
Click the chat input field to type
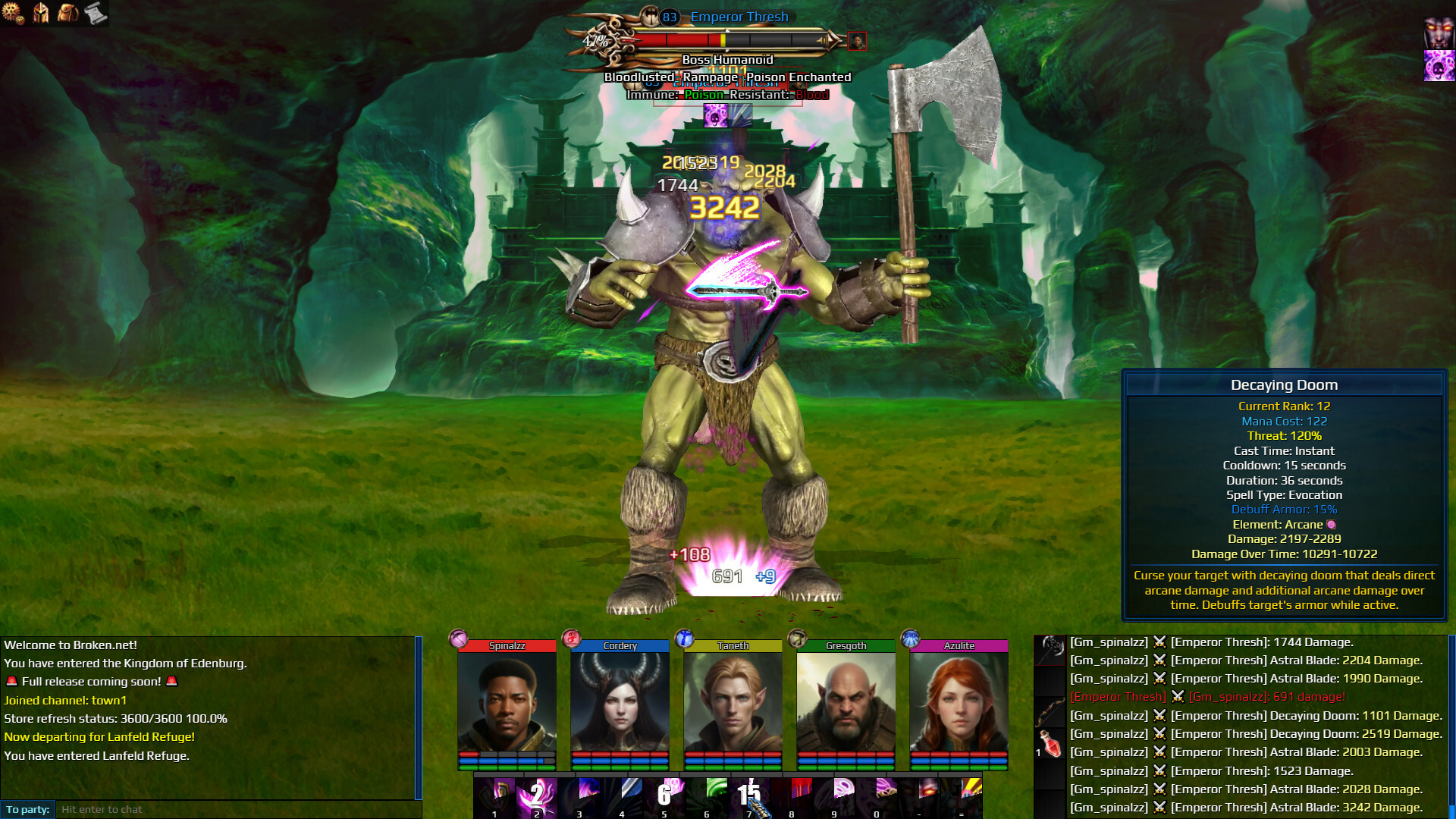pos(227,808)
